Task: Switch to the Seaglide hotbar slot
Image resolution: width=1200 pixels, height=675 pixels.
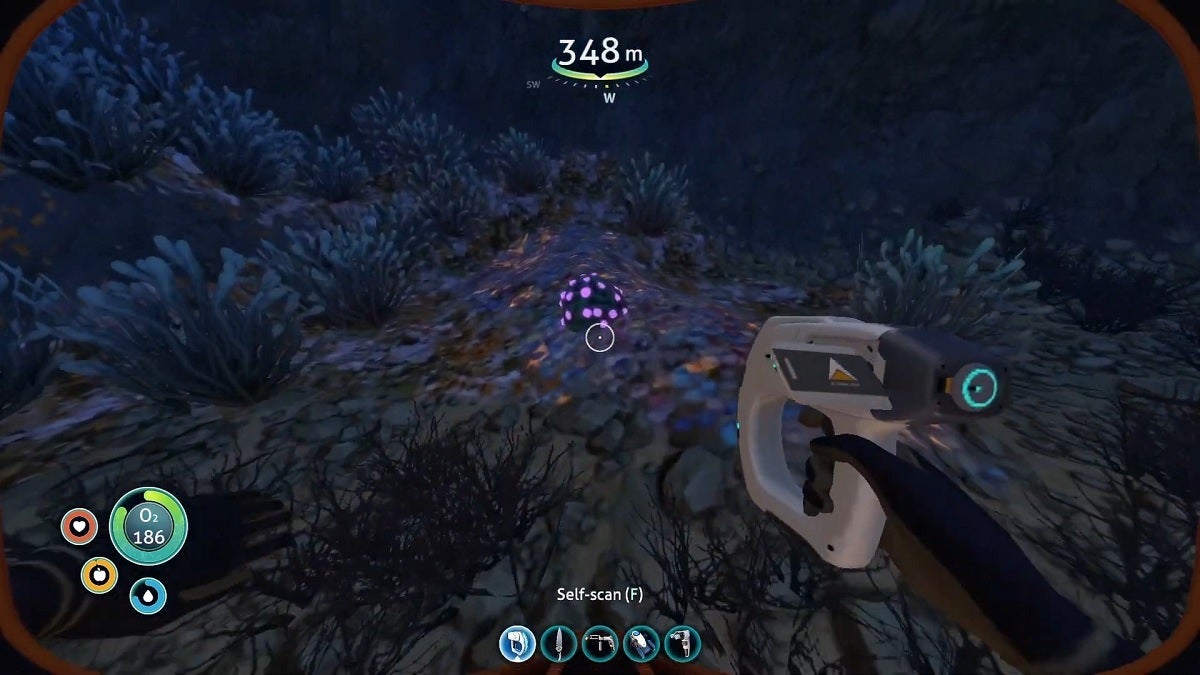Action: pyautogui.click(x=641, y=642)
